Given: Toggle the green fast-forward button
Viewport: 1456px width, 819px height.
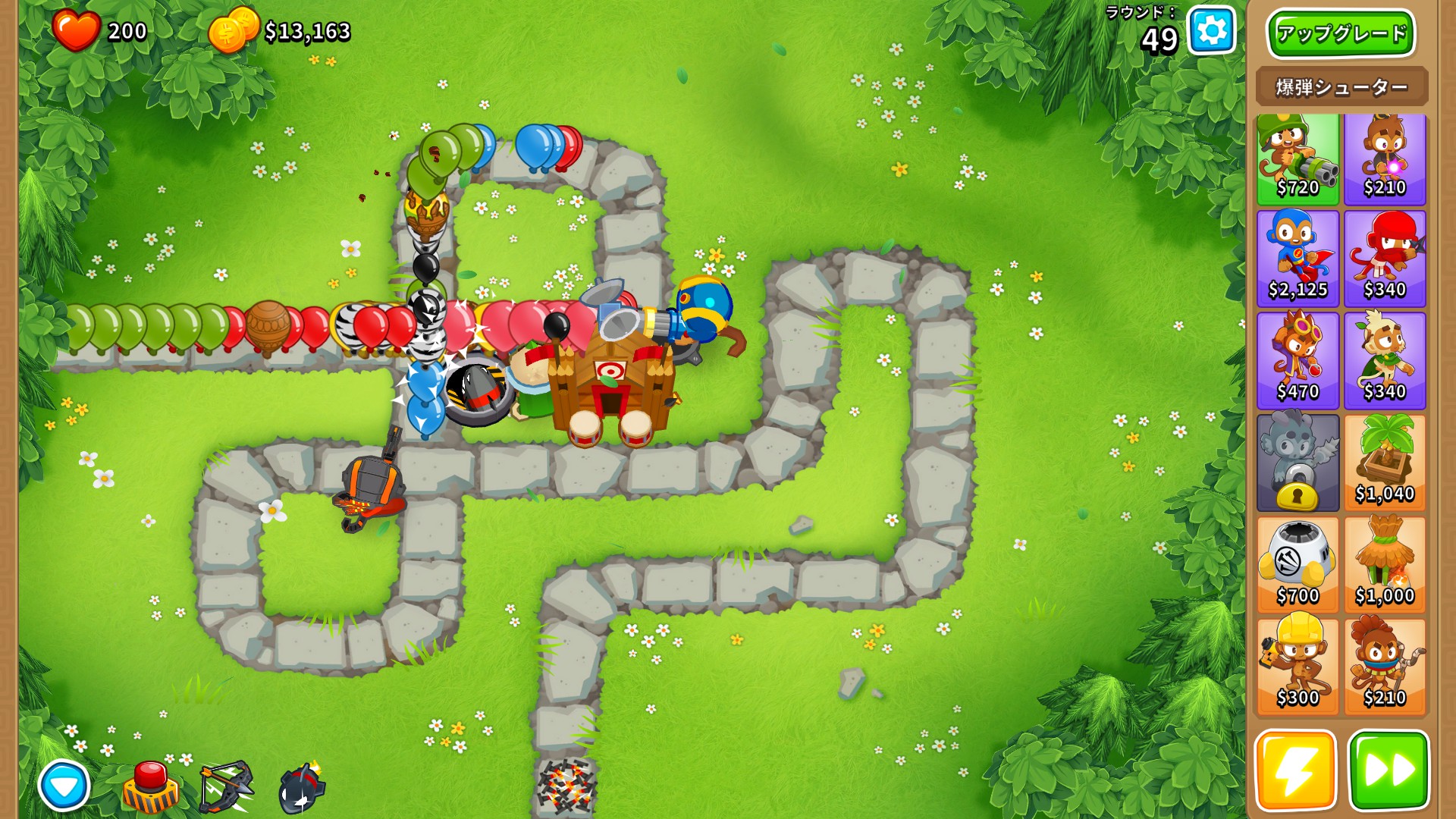Looking at the screenshot, I should click(x=1389, y=770).
